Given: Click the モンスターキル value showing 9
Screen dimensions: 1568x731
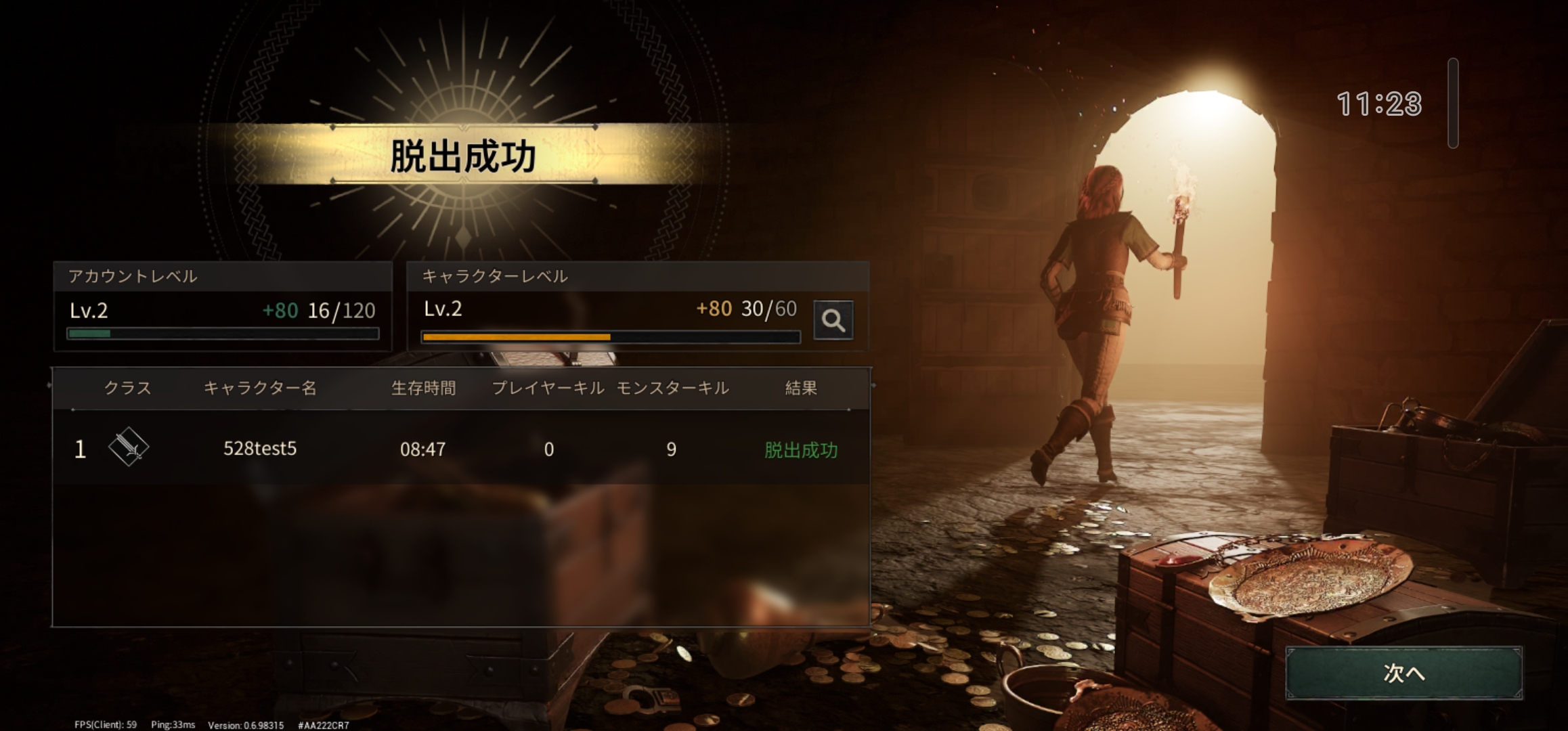Looking at the screenshot, I should [670, 448].
